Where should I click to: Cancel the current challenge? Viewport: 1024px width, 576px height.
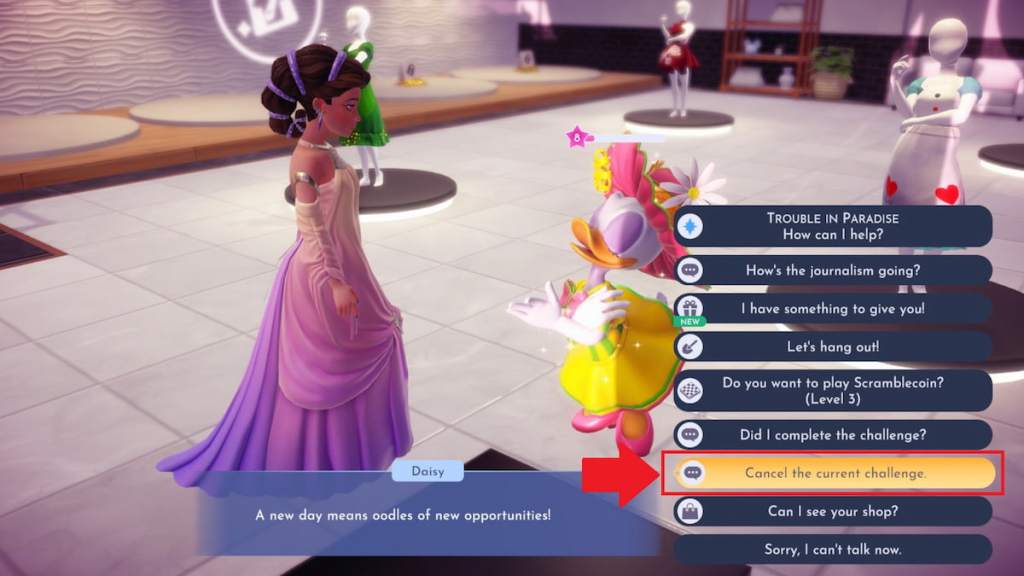pyautogui.click(x=834, y=473)
